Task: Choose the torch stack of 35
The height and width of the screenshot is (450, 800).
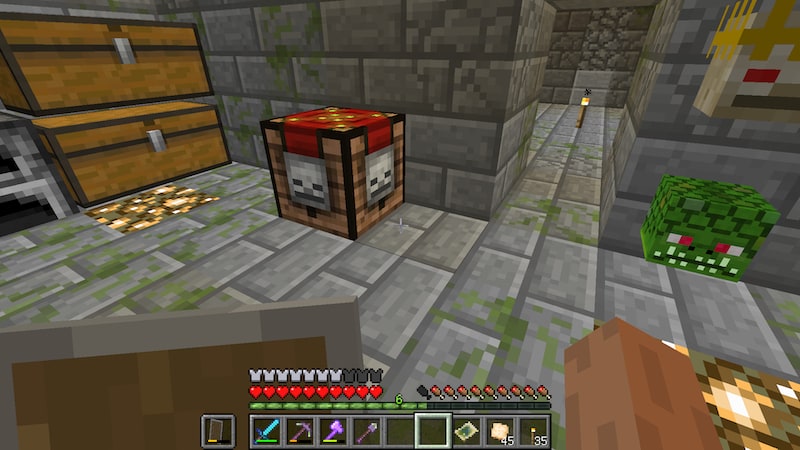Action: pos(533,431)
